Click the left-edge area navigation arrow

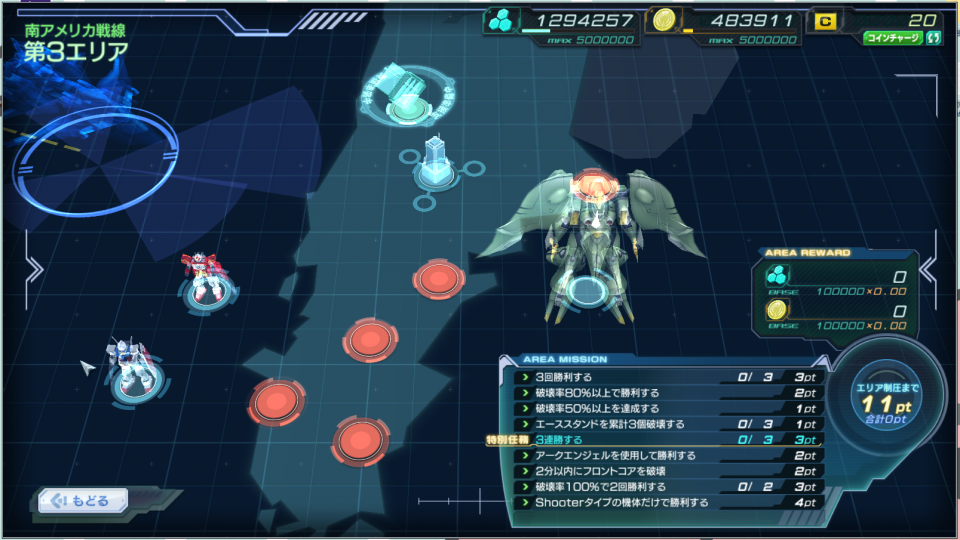[33, 270]
